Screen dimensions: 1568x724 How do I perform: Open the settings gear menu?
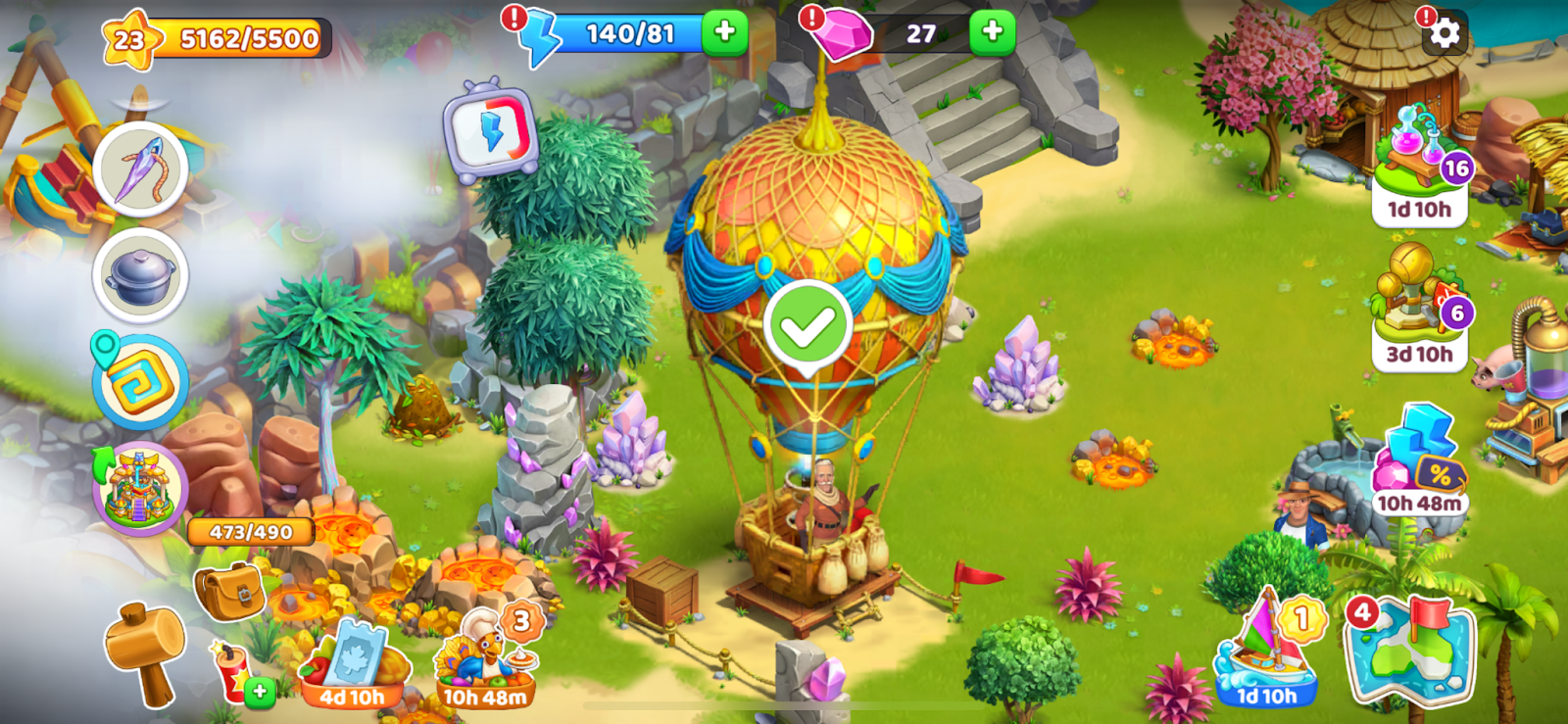1444,34
